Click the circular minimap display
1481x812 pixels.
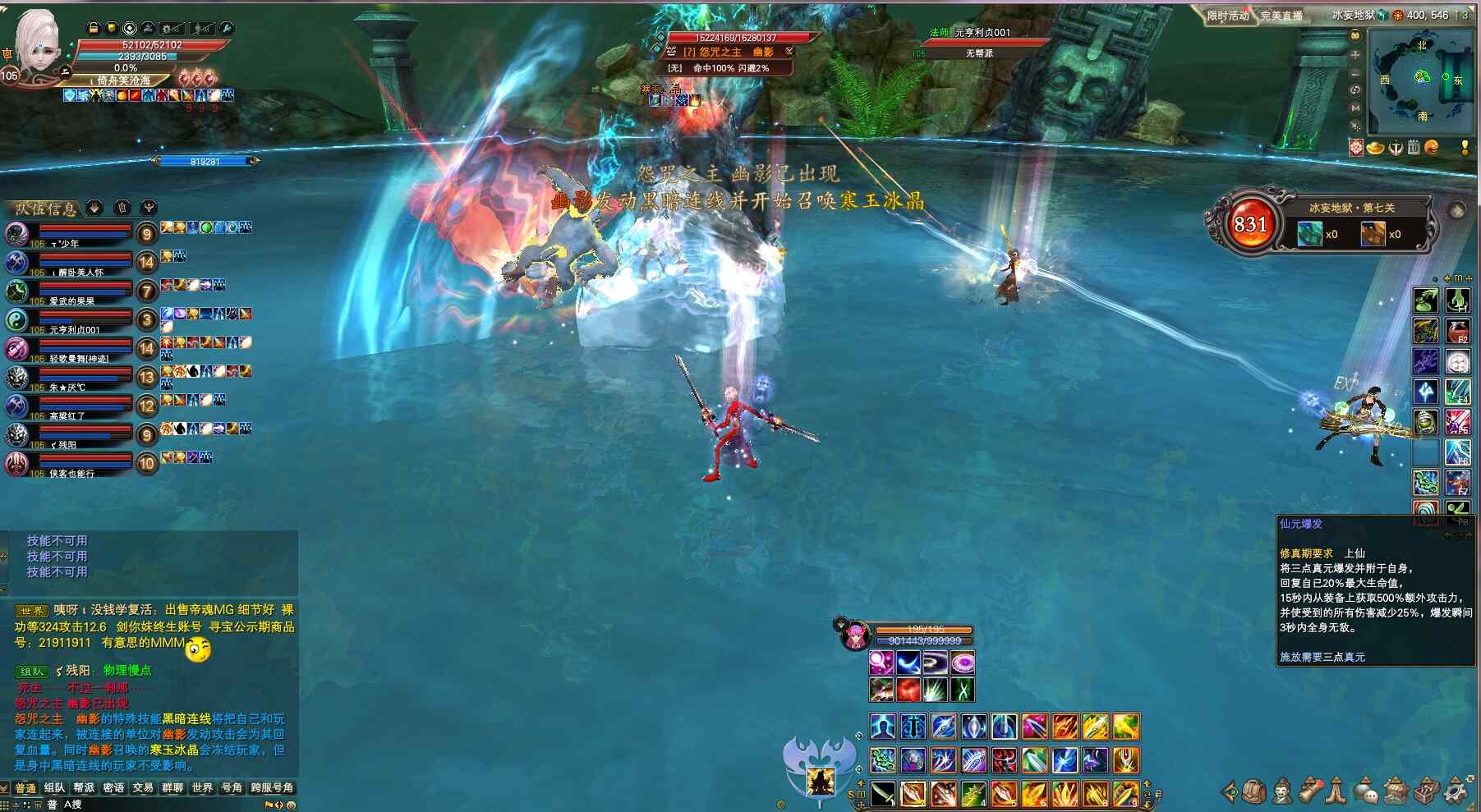tap(1421, 80)
